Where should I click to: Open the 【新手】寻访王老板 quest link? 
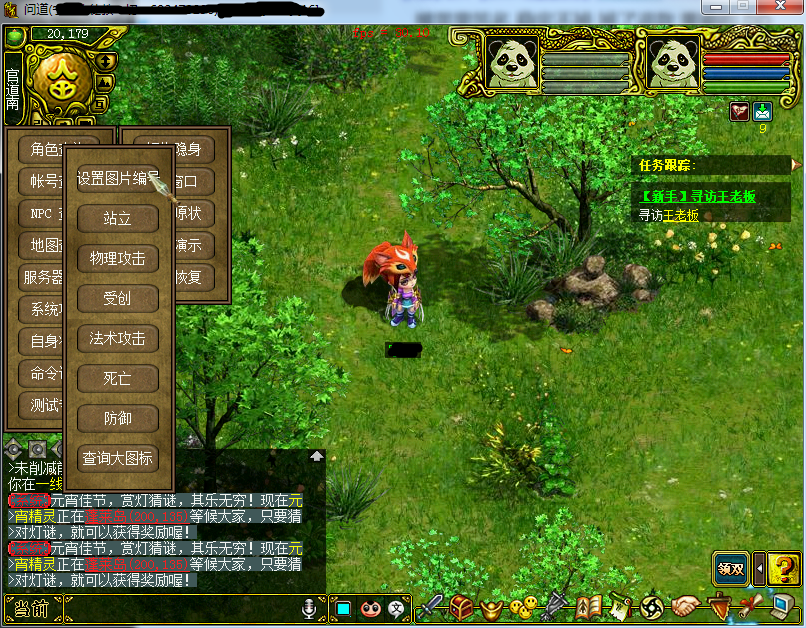698,197
